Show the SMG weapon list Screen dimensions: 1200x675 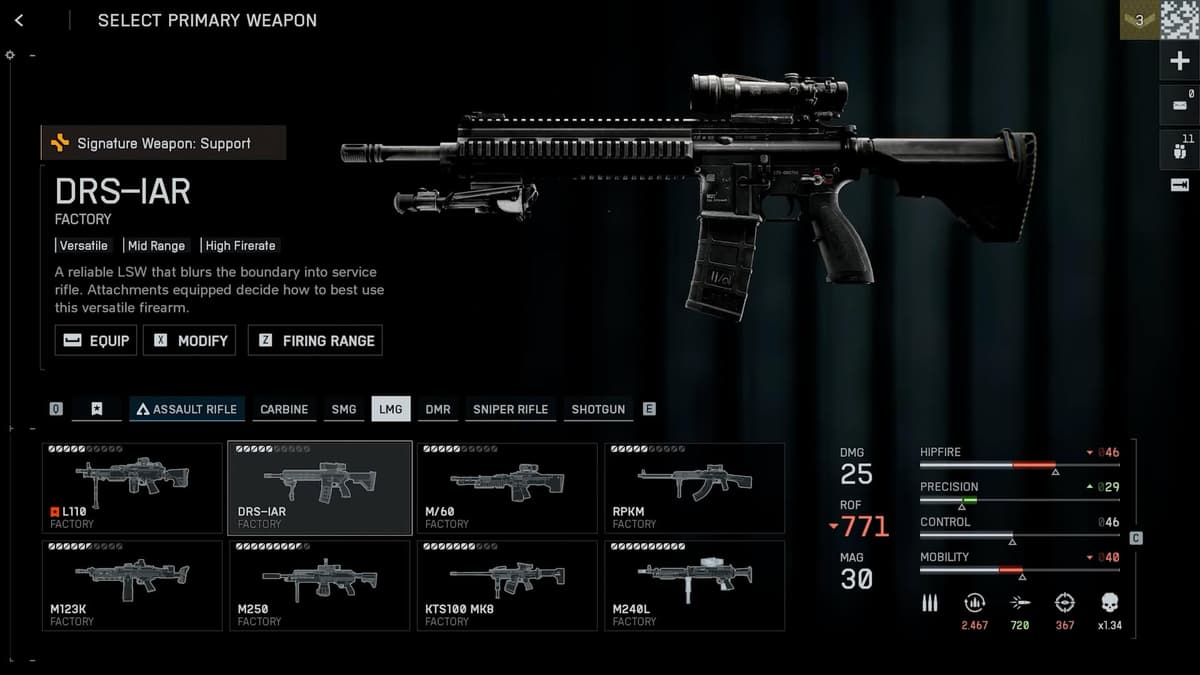point(344,409)
